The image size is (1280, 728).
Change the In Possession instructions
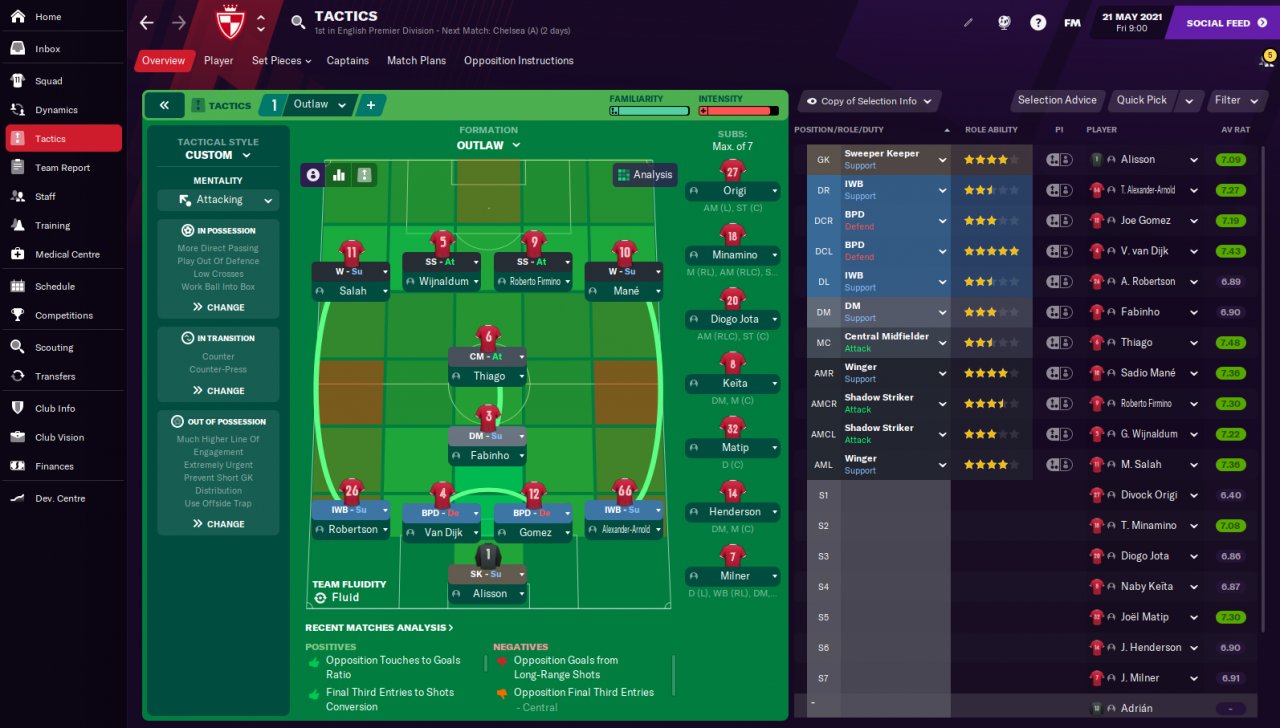click(218, 307)
